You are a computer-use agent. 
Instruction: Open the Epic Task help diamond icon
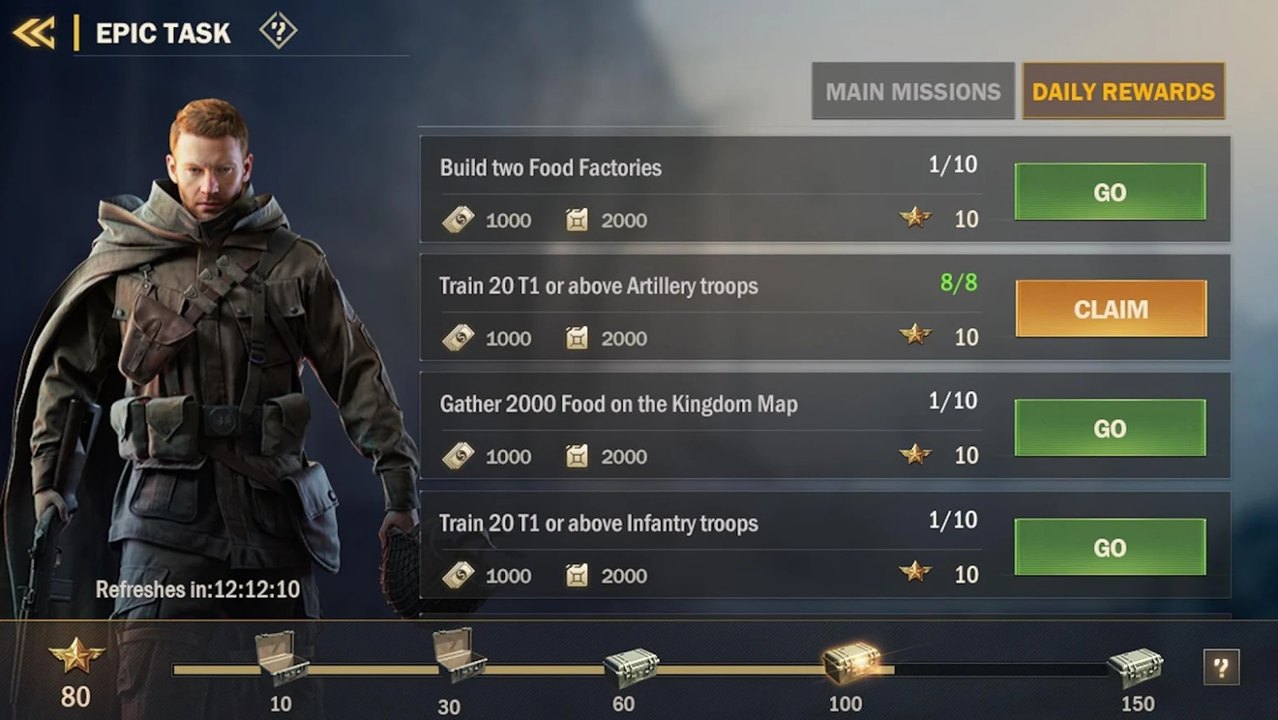point(278,32)
